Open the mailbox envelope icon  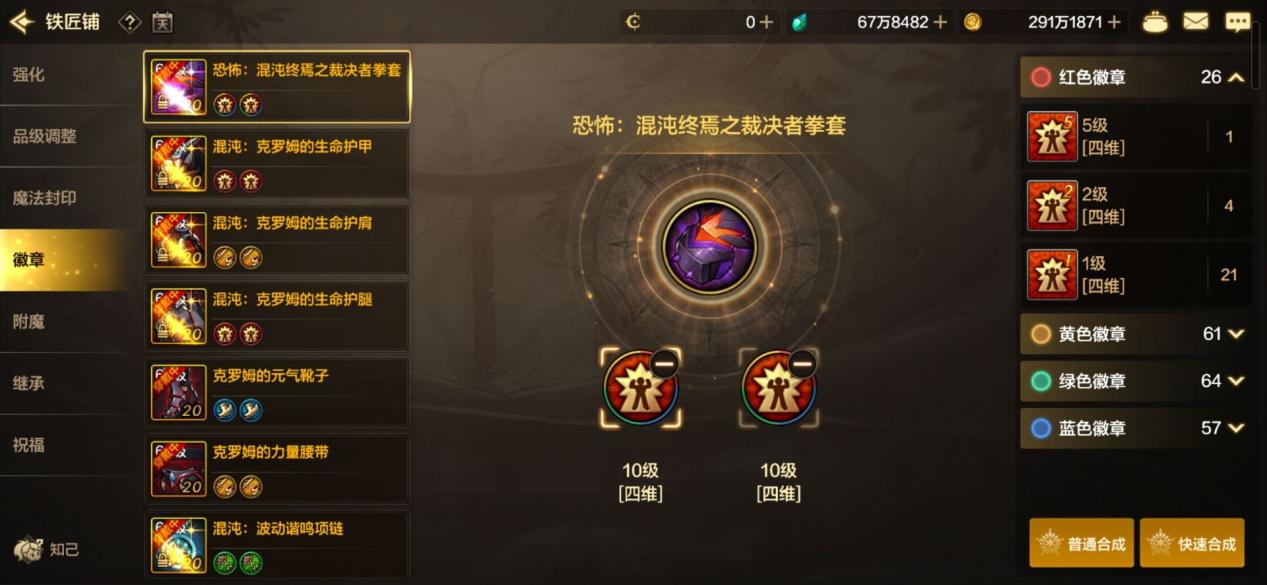click(x=1195, y=21)
